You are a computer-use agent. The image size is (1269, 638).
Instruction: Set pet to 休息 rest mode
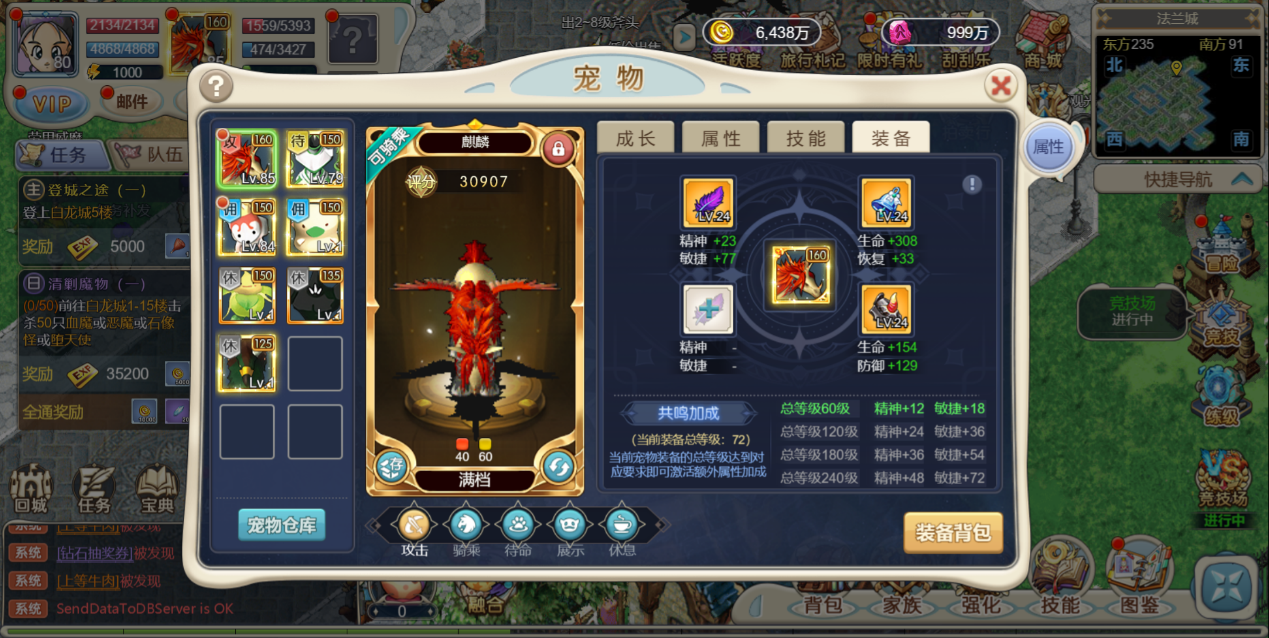tap(621, 523)
